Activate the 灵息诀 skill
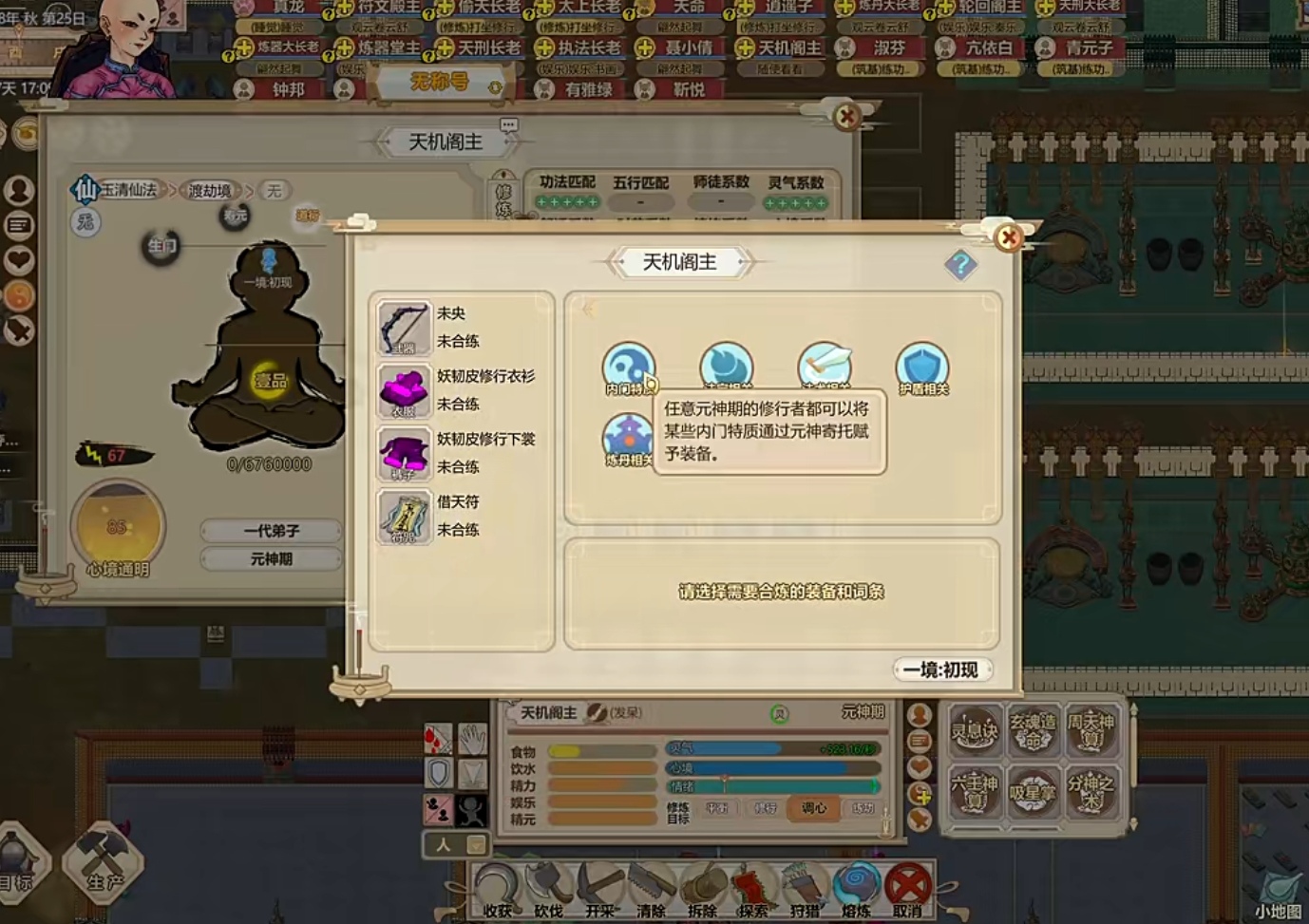Screen dimensions: 1309x924 (975, 730)
